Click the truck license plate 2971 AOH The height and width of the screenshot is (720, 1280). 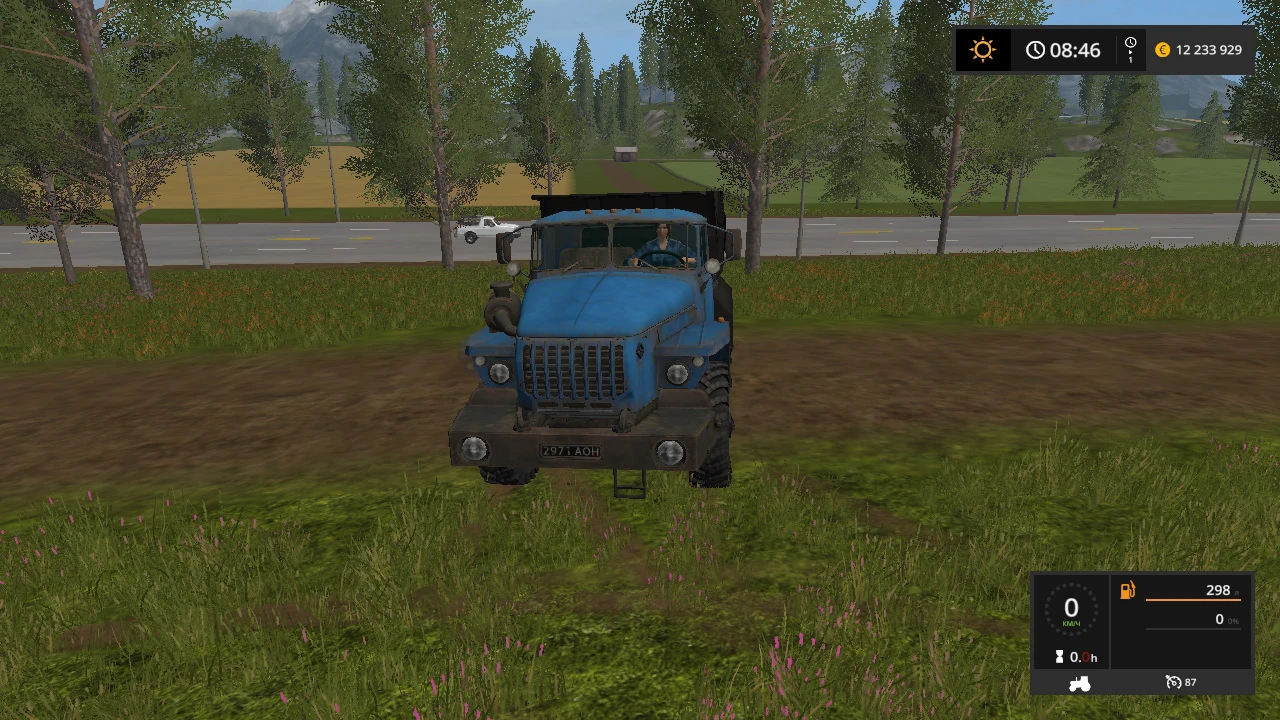(567, 450)
